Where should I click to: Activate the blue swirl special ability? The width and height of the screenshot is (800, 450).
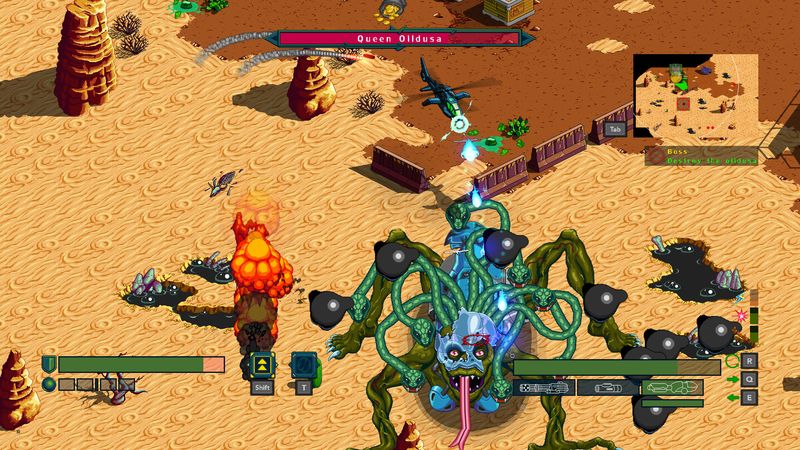point(303,365)
